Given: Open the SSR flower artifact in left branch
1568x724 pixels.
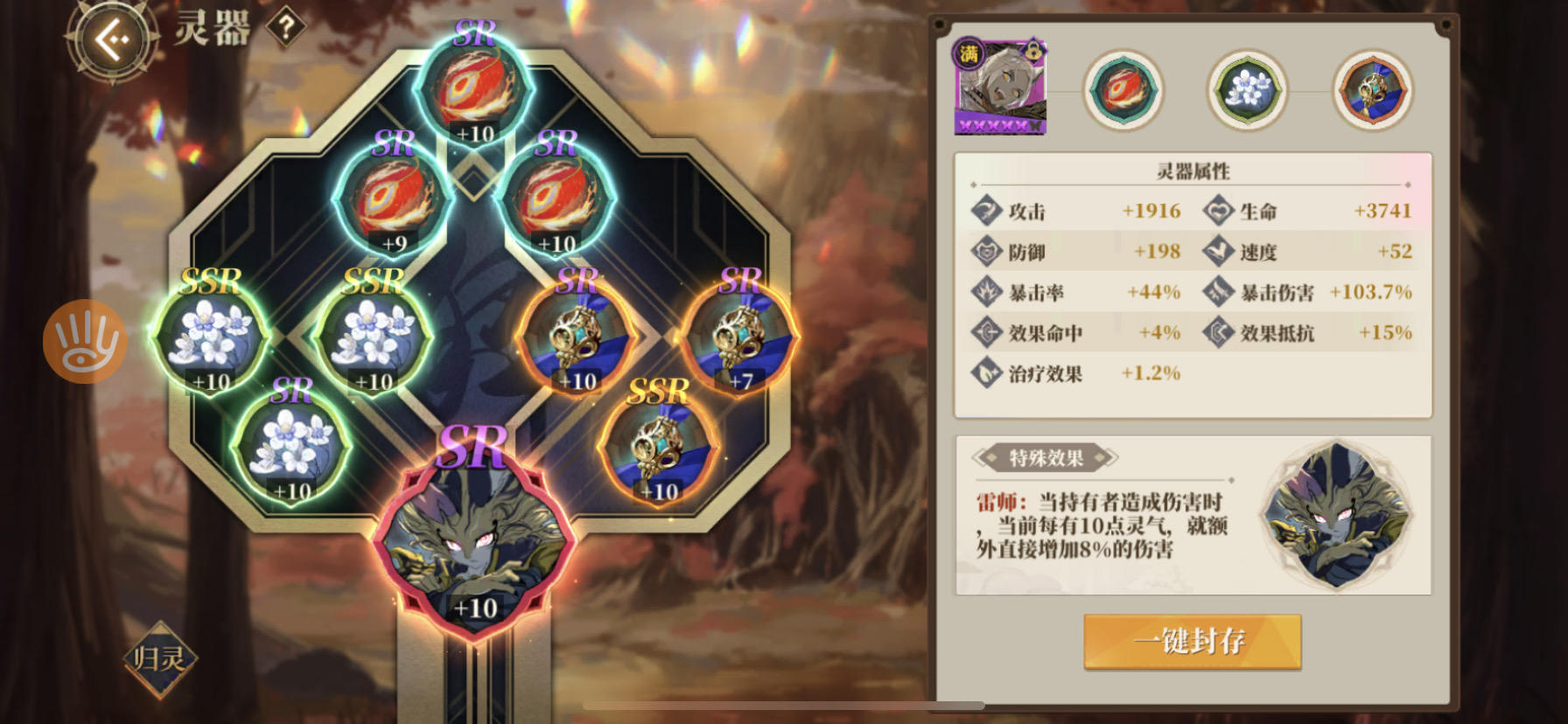Looking at the screenshot, I should coord(214,337).
